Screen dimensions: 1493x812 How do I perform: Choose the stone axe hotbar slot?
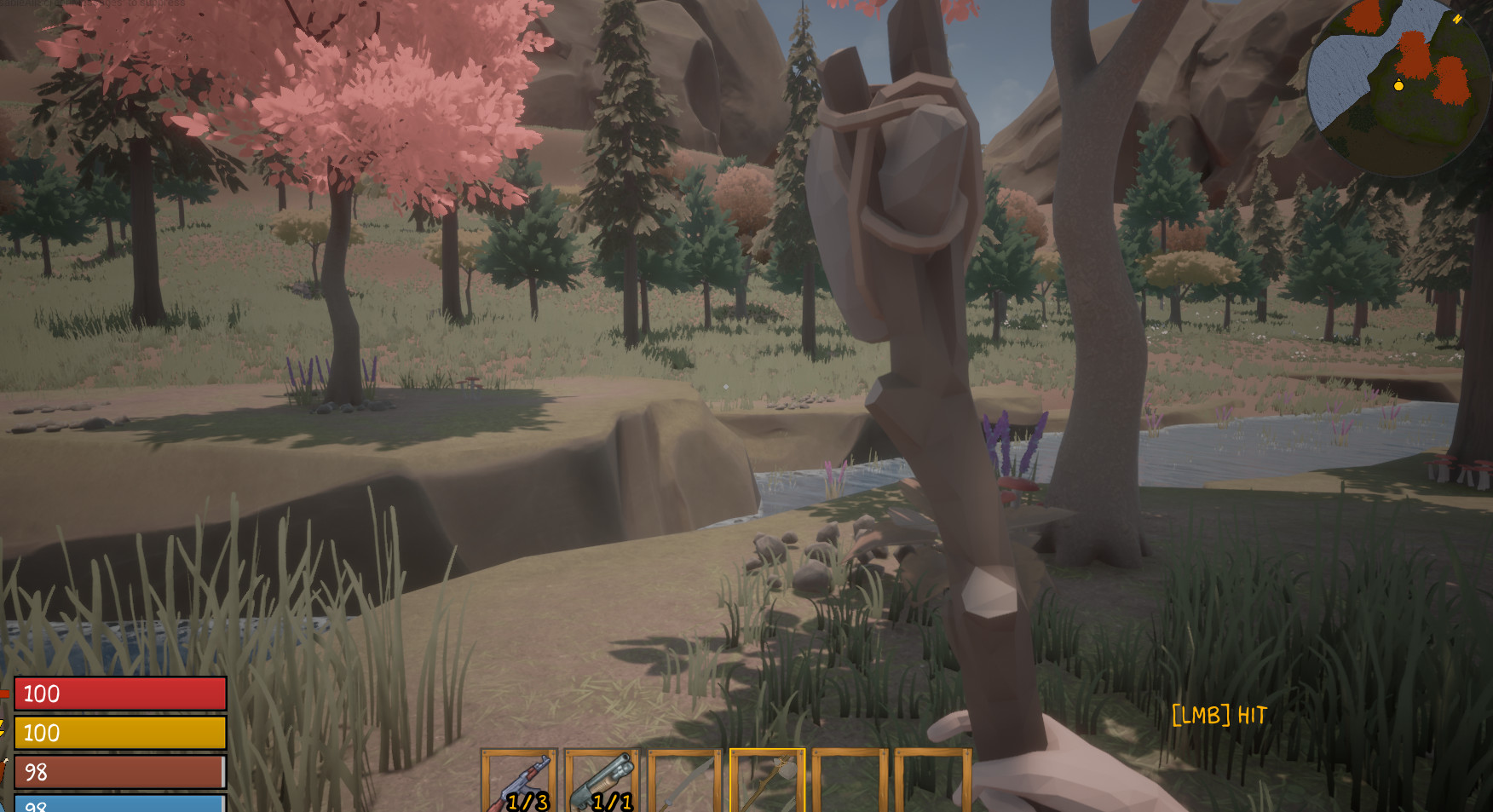(767, 781)
